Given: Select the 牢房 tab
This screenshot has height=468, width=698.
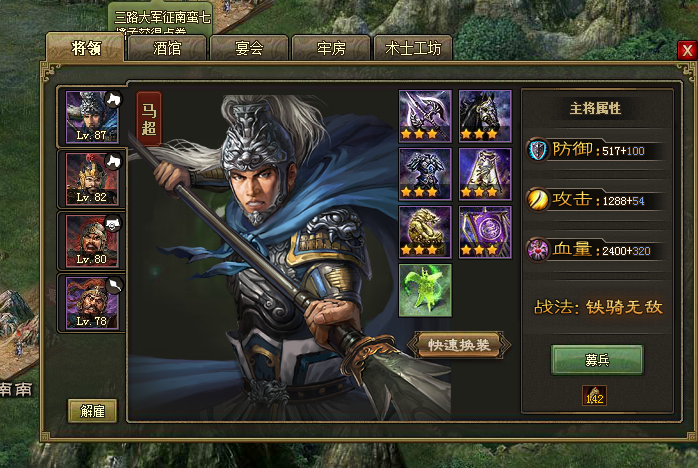Looking at the screenshot, I should (331, 47).
